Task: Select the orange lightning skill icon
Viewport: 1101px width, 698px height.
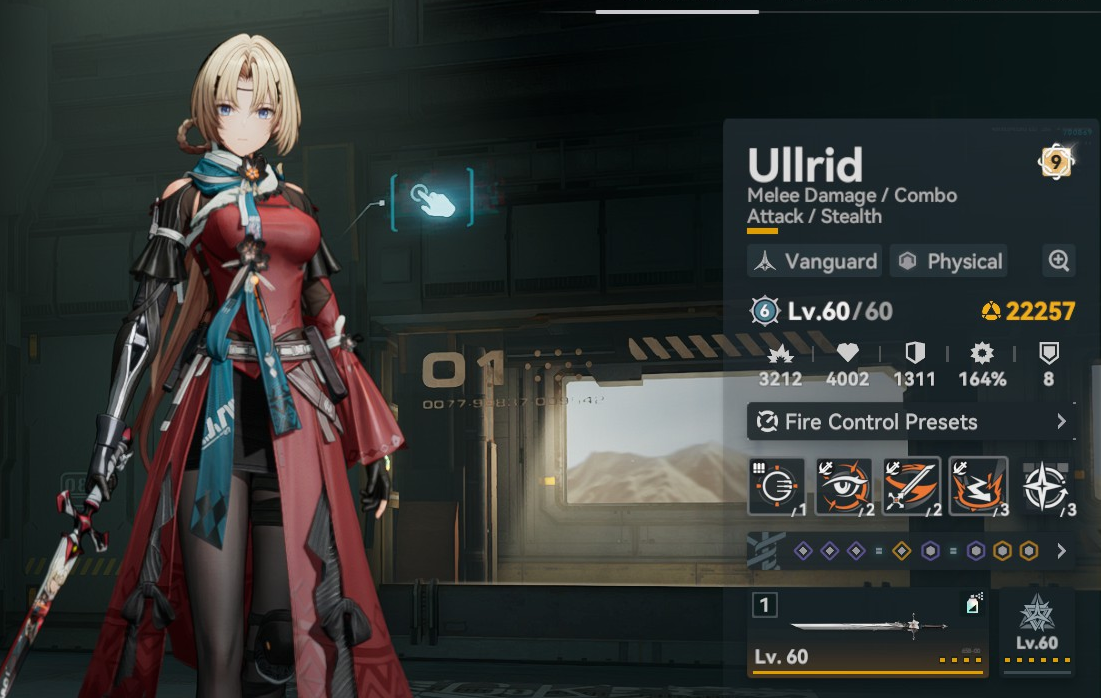Action: click(x=978, y=487)
